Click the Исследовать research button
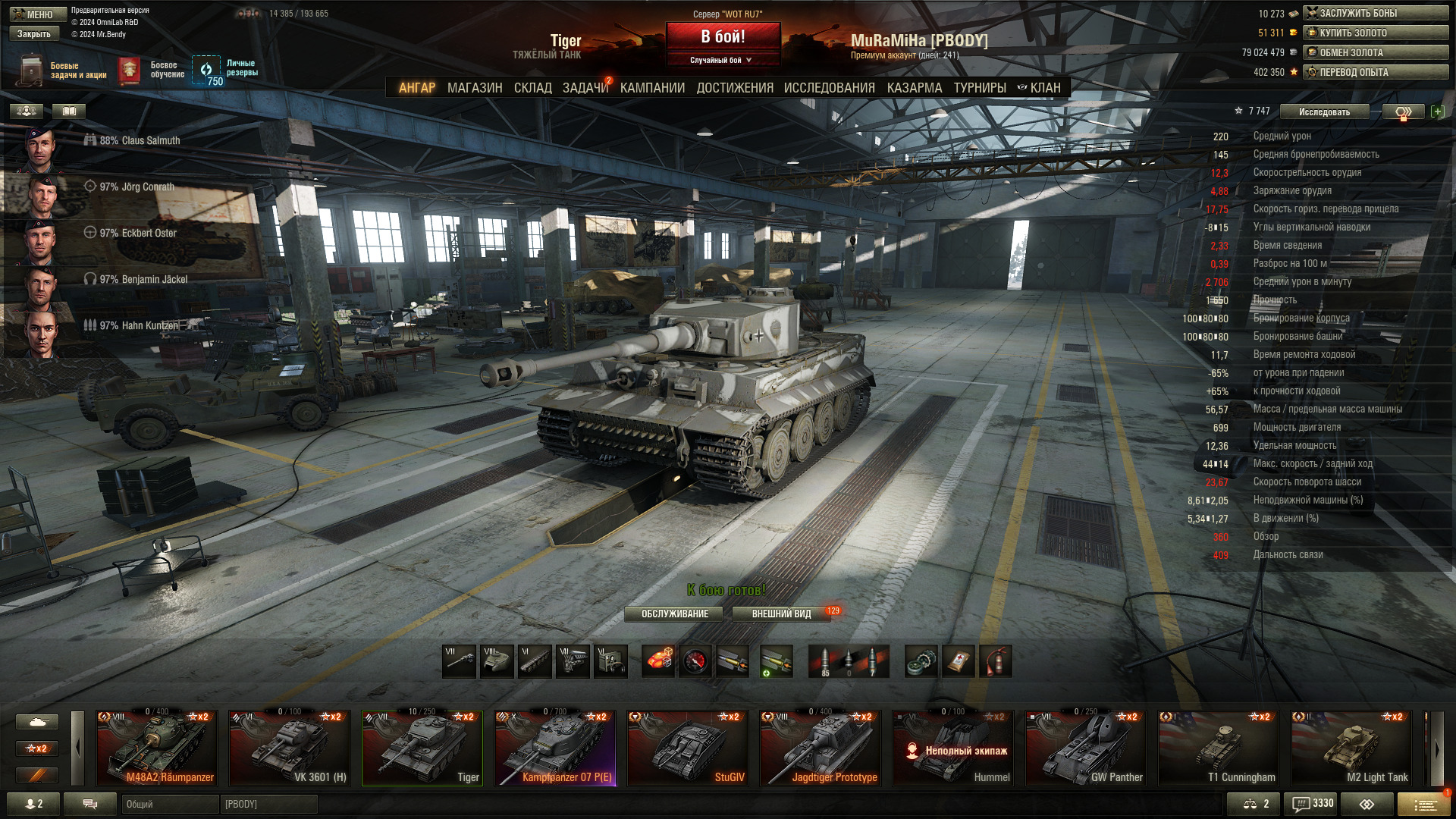This screenshot has width=1456, height=819. [x=1324, y=111]
